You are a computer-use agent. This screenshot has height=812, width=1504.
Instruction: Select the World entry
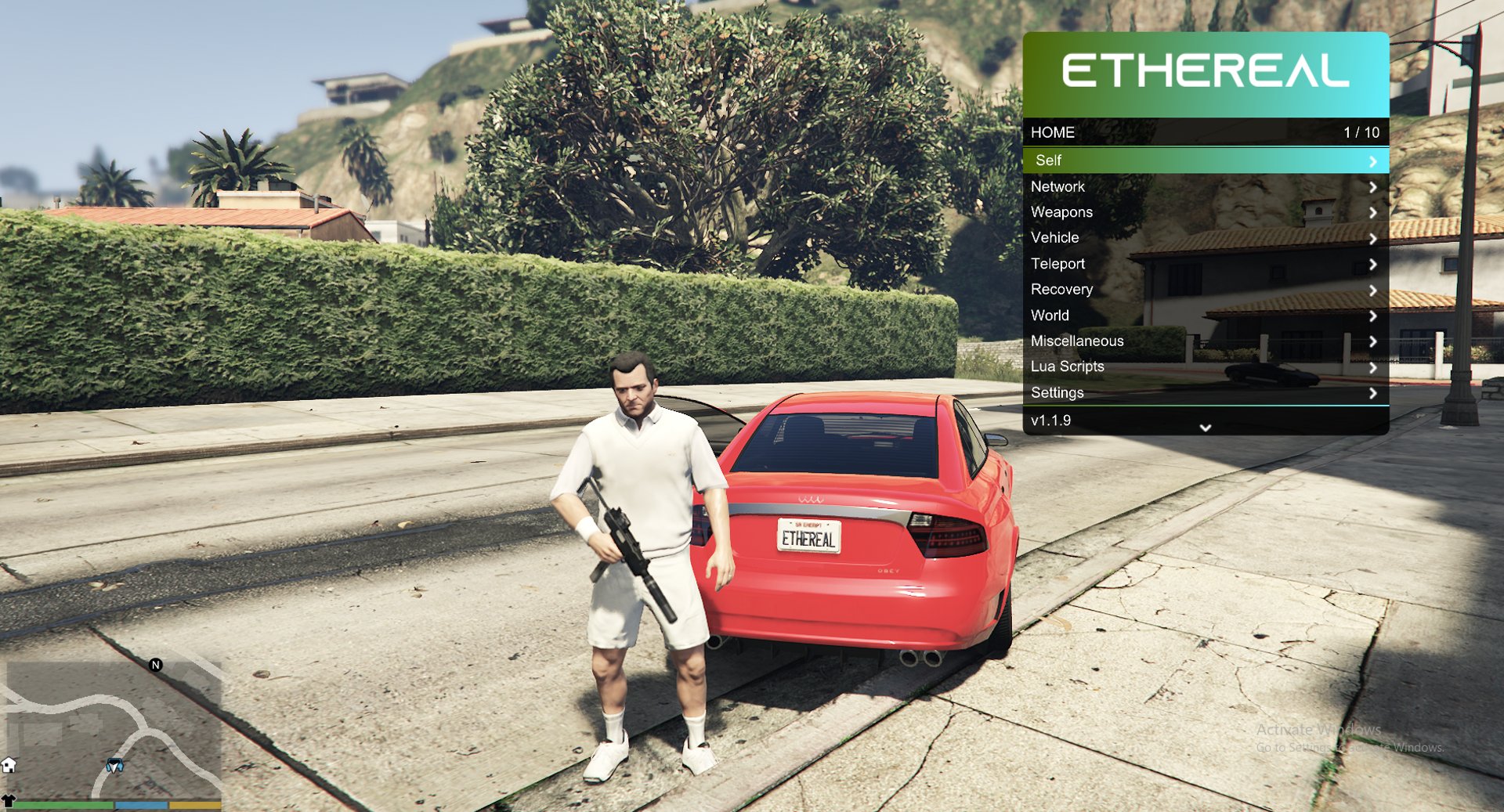coord(1205,316)
